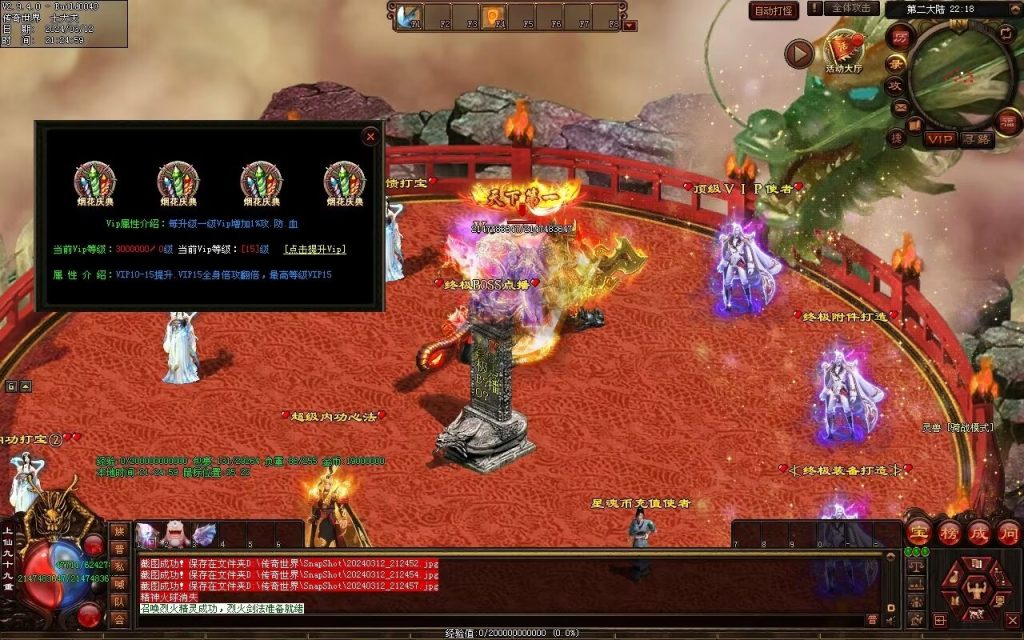Open the 活动大厅 activity hall icon
The width and height of the screenshot is (1024, 640).
(x=843, y=50)
